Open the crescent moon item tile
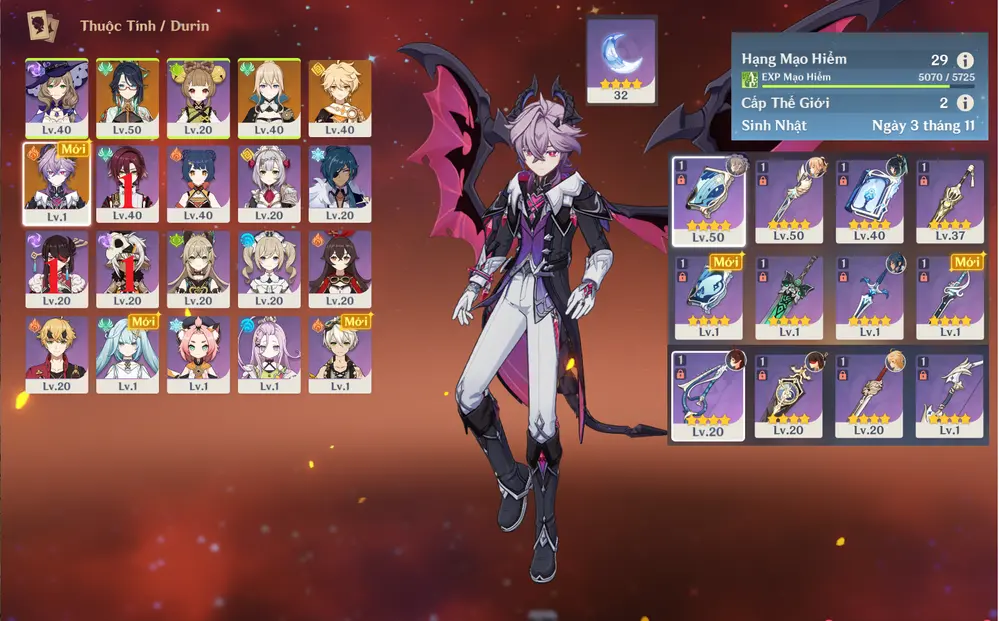 coord(621,60)
